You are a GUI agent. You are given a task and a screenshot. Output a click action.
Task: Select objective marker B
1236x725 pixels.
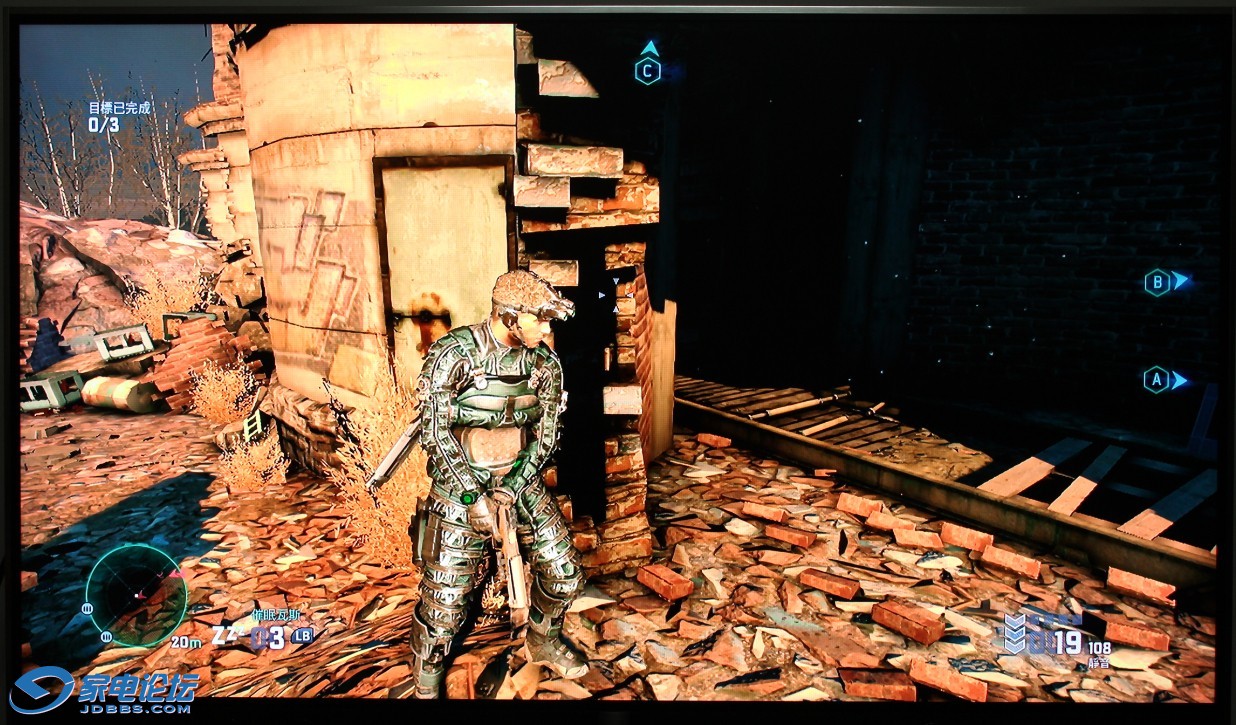tap(1157, 283)
